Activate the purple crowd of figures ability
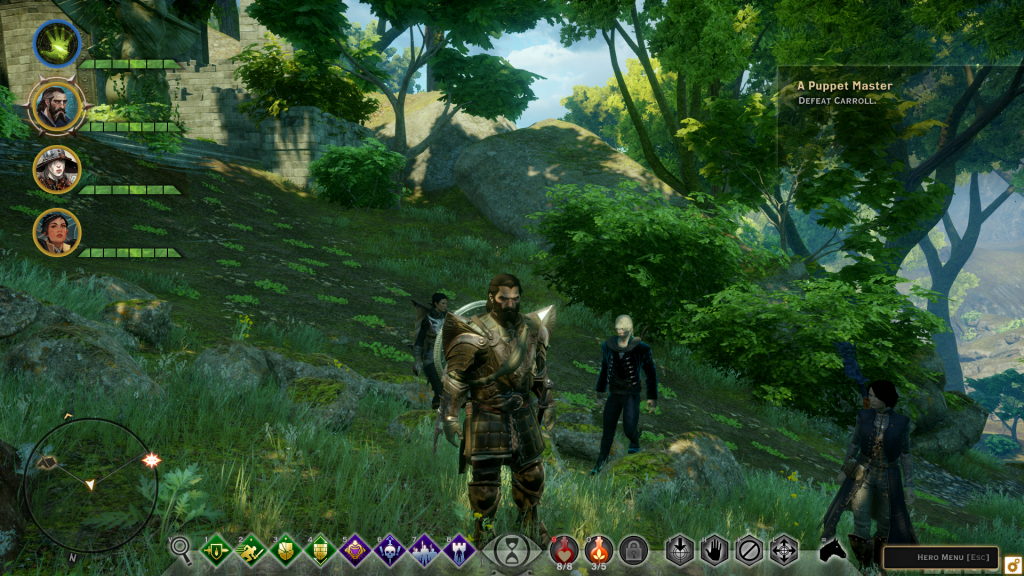The width and height of the screenshot is (1024, 576). (424, 549)
